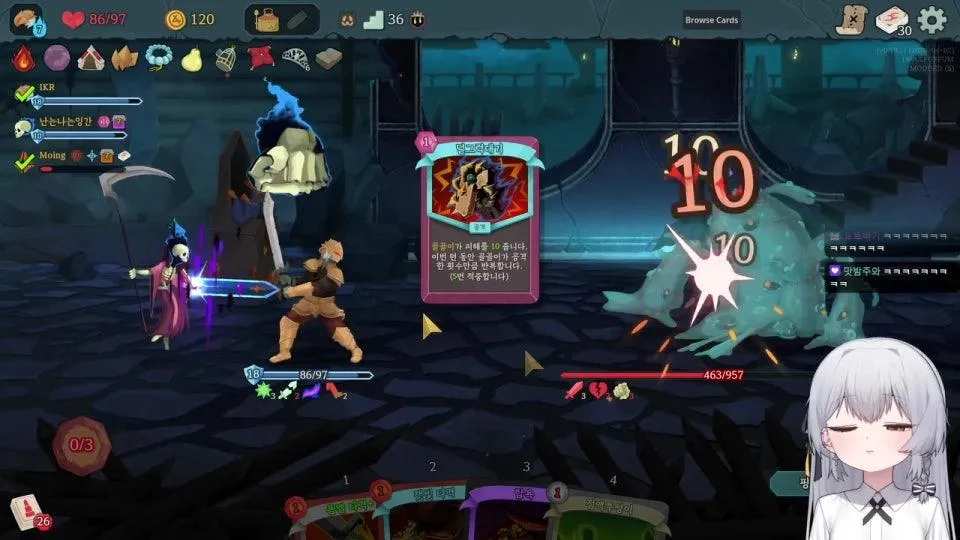The image size is (960, 540).
Task: Select the stone slab relic
Action: pyautogui.click(x=329, y=58)
